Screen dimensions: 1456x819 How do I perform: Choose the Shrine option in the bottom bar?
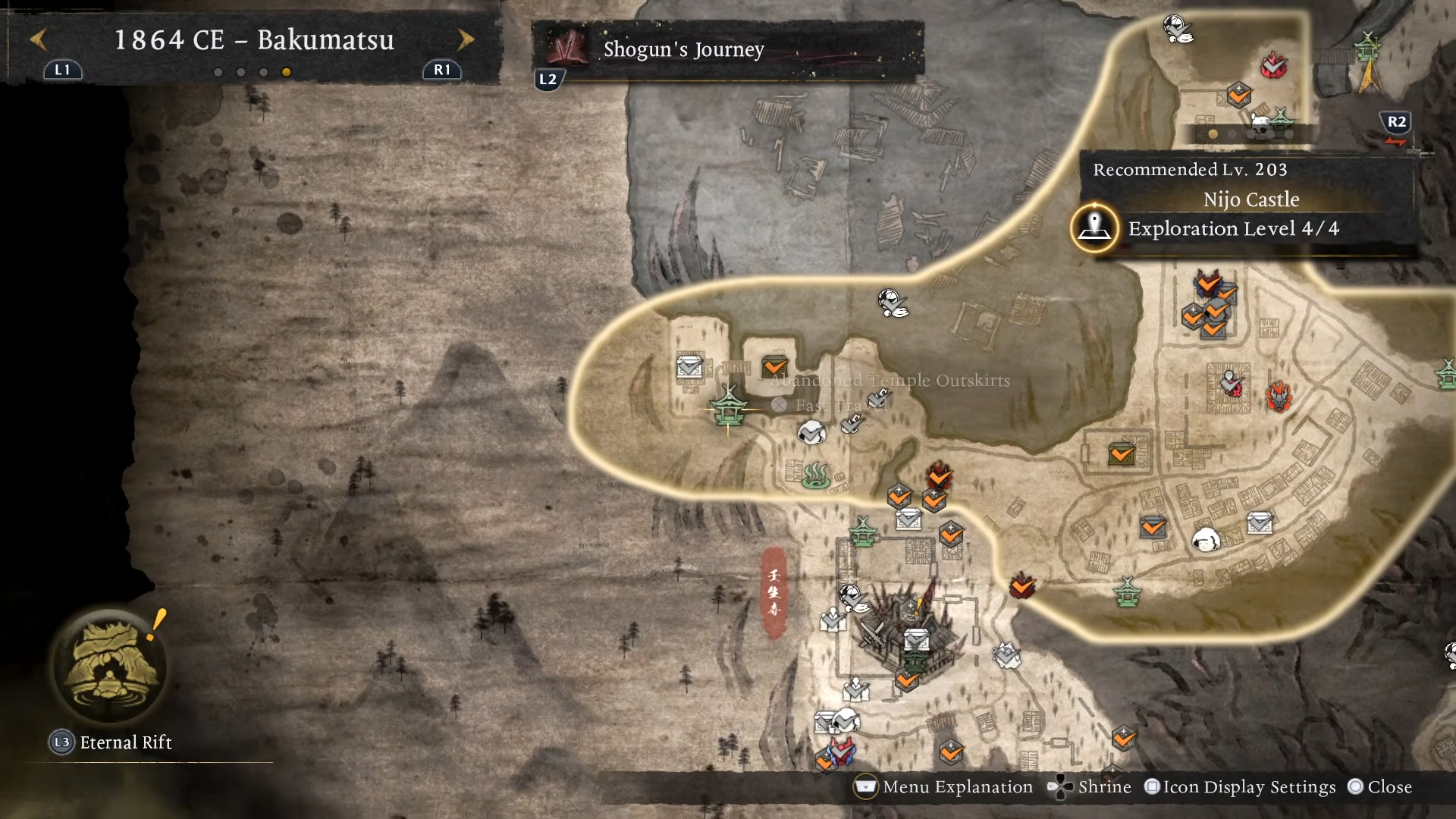(x=1090, y=787)
